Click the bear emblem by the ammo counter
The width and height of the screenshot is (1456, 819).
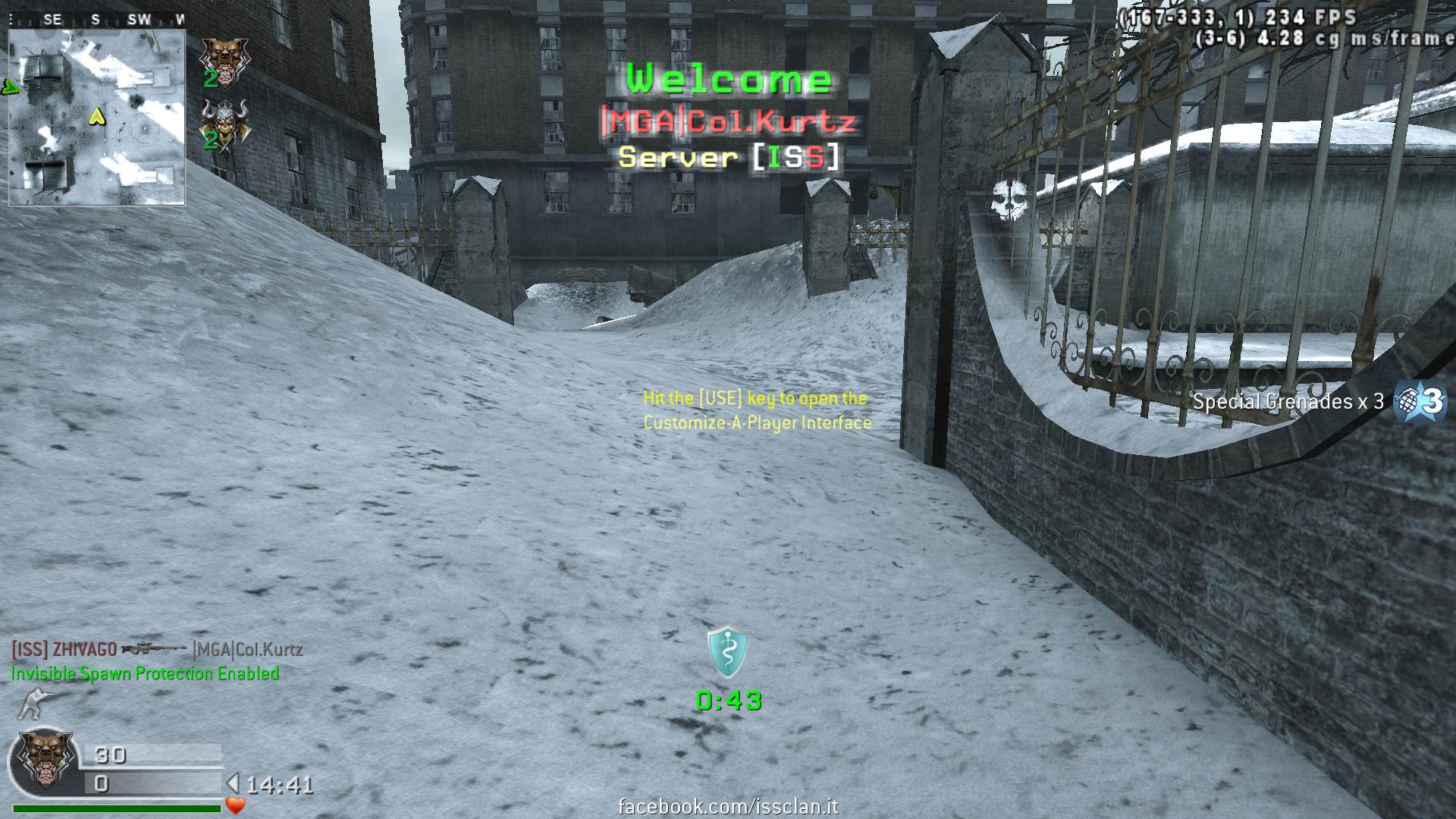tap(45, 759)
